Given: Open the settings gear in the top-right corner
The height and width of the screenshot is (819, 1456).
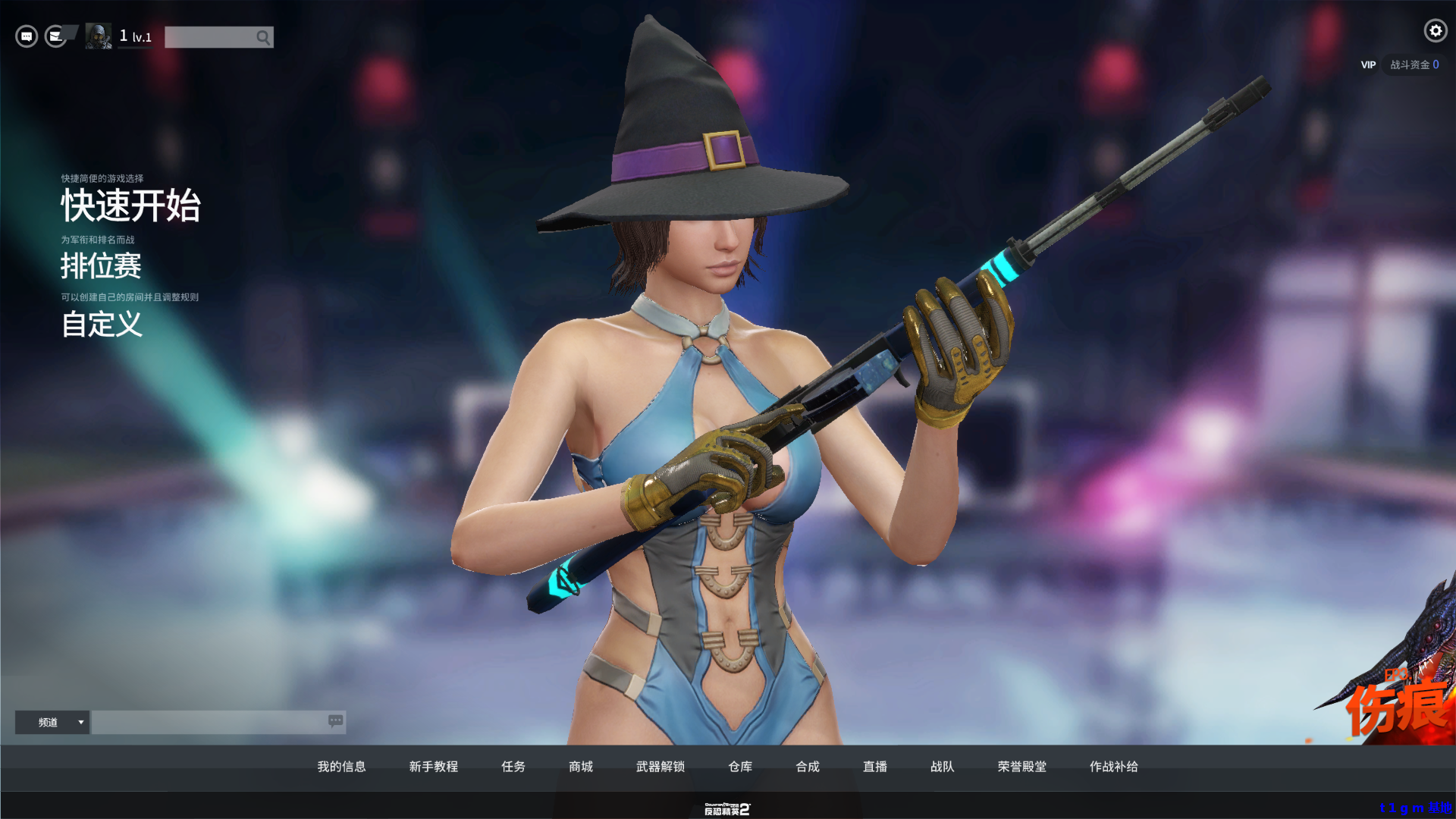Looking at the screenshot, I should click(x=1435, y=31).
